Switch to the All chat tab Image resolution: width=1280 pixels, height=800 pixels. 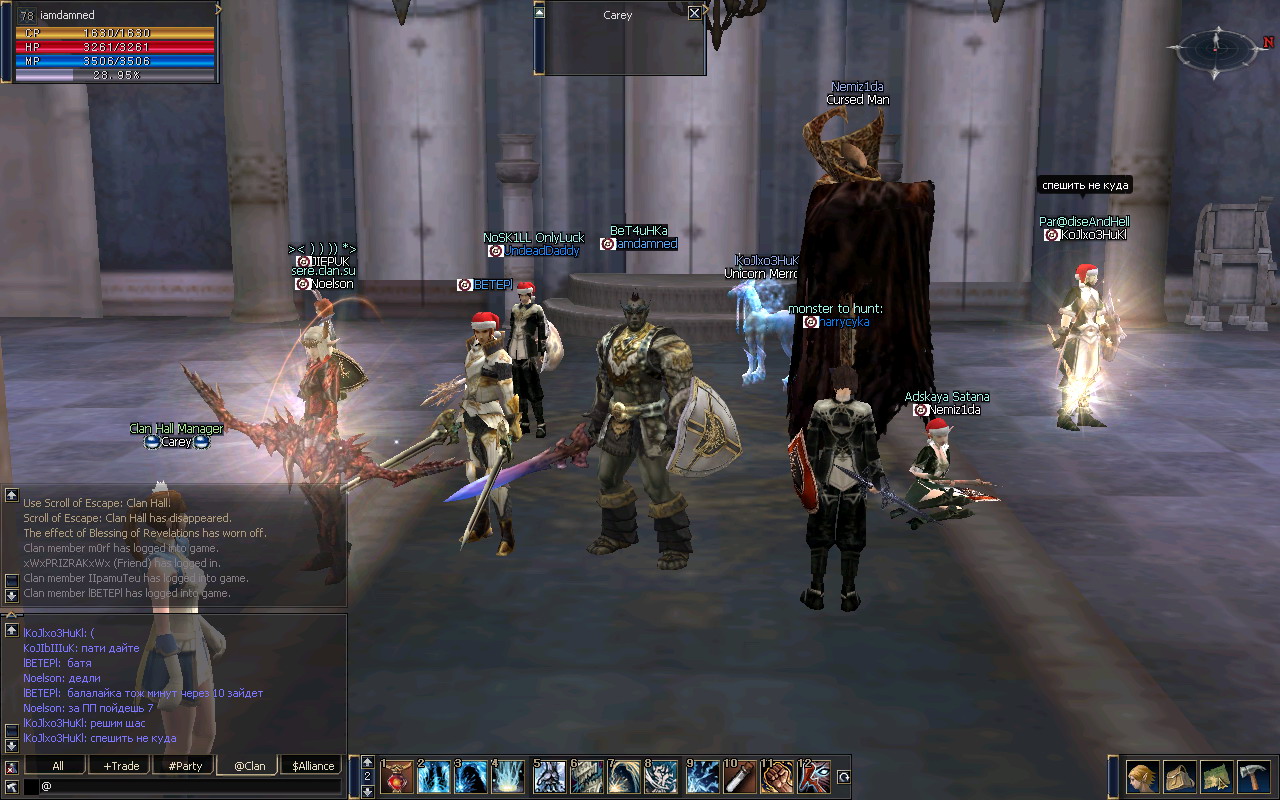(58, 766)
